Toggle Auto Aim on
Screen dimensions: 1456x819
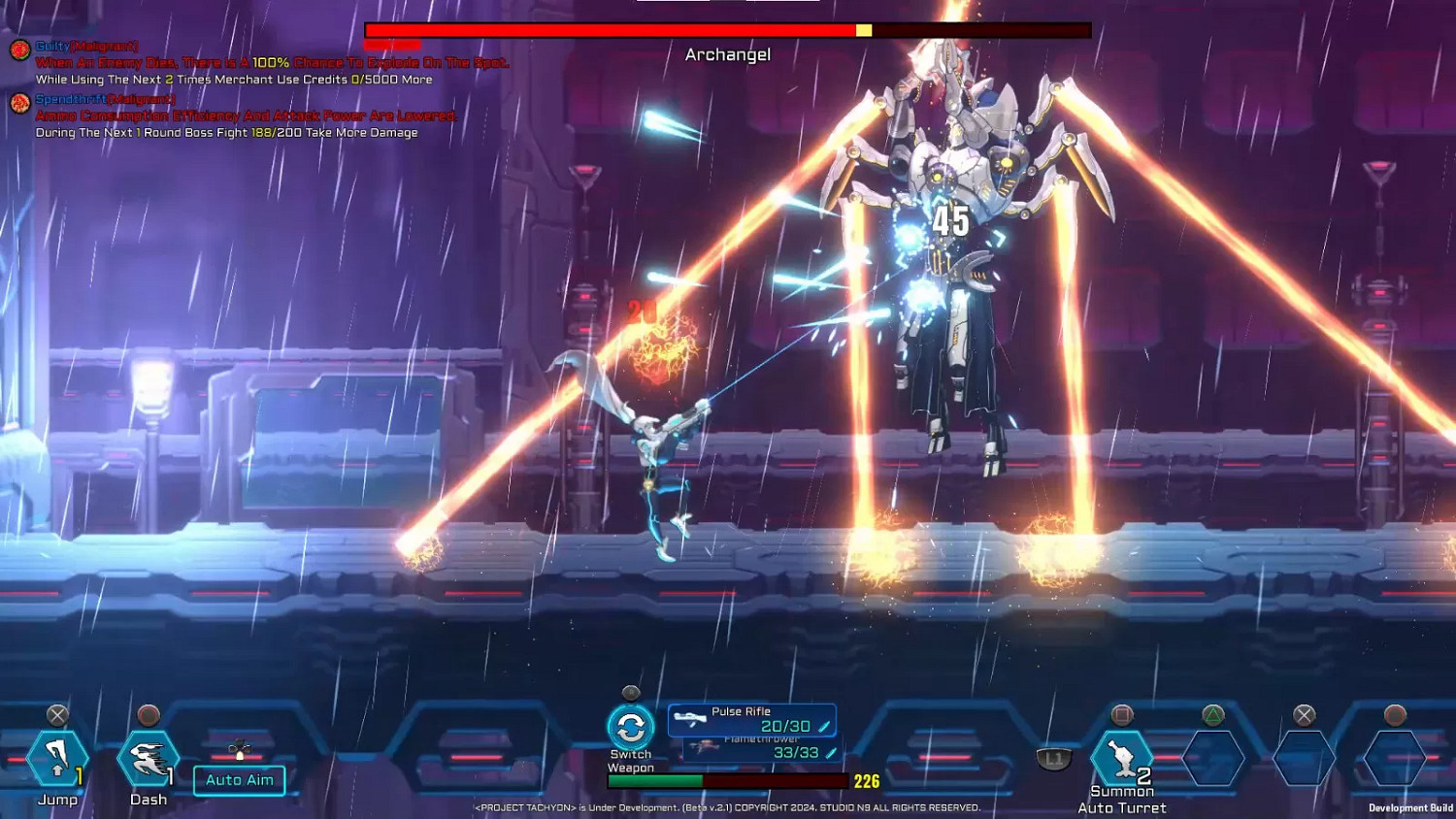pyautogui.click(x=239, y=780)
